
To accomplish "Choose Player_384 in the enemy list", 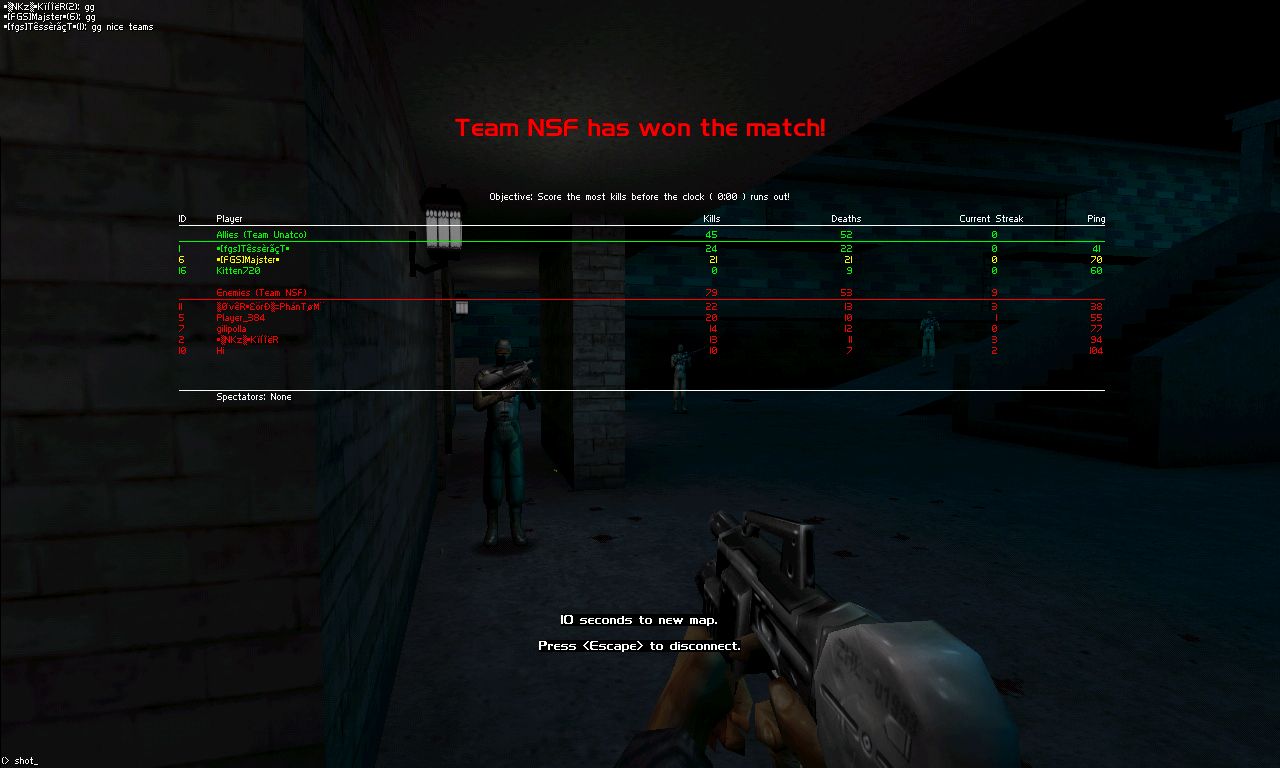I will click(x=240, y=317).
